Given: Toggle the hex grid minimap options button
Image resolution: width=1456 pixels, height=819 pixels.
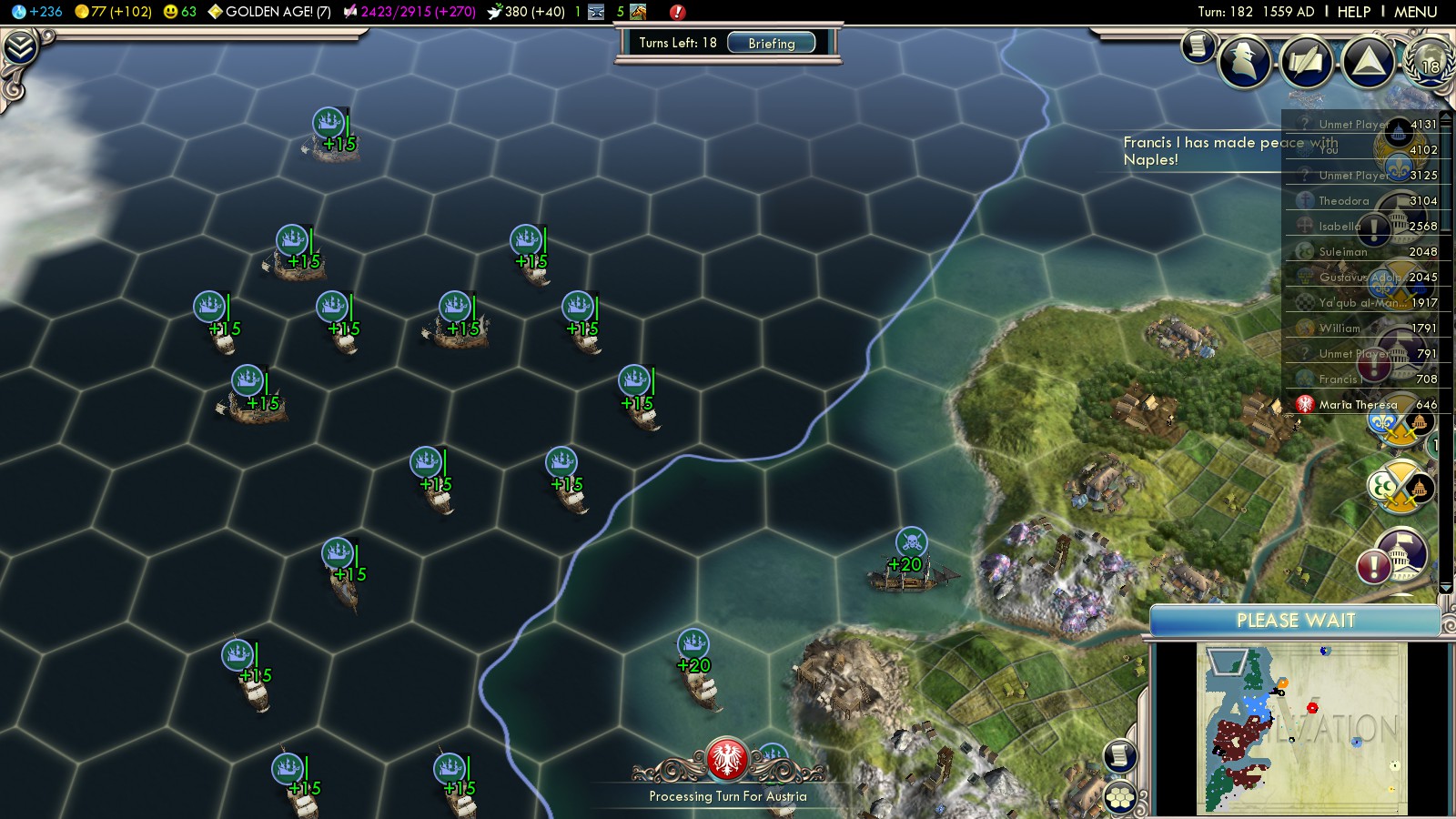Looking at the screenshot, I should (1120, 796).
